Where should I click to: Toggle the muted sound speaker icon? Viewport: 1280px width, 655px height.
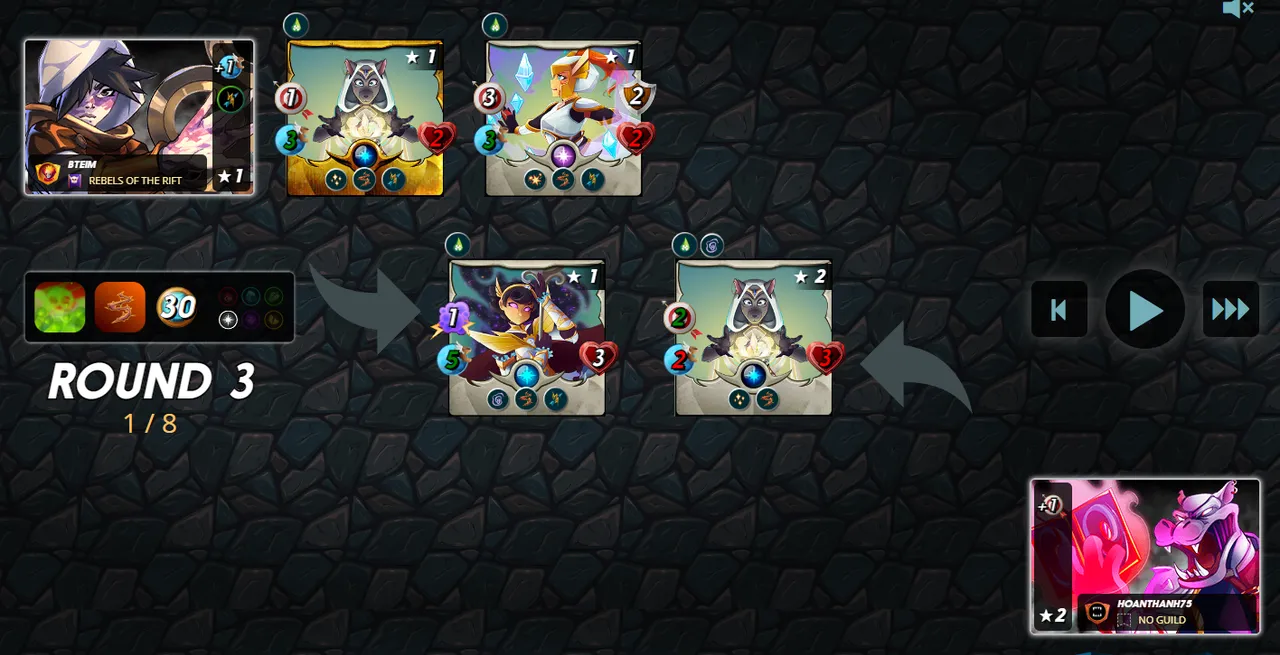1237,9
